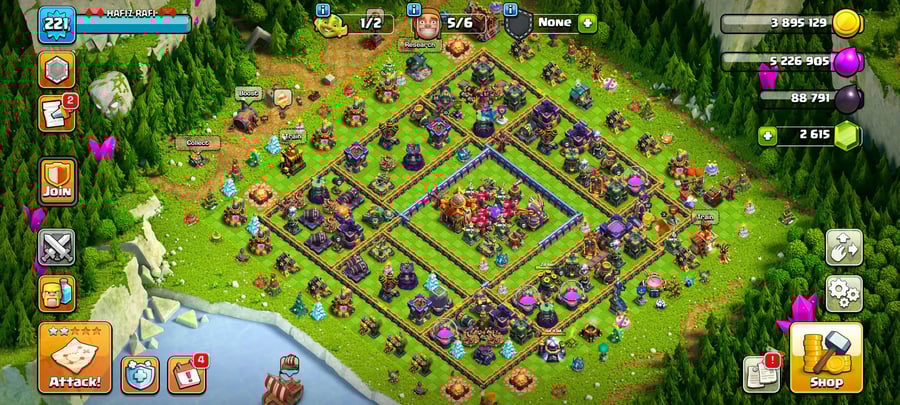Open the news icon with badge 4

click(186, 374)
